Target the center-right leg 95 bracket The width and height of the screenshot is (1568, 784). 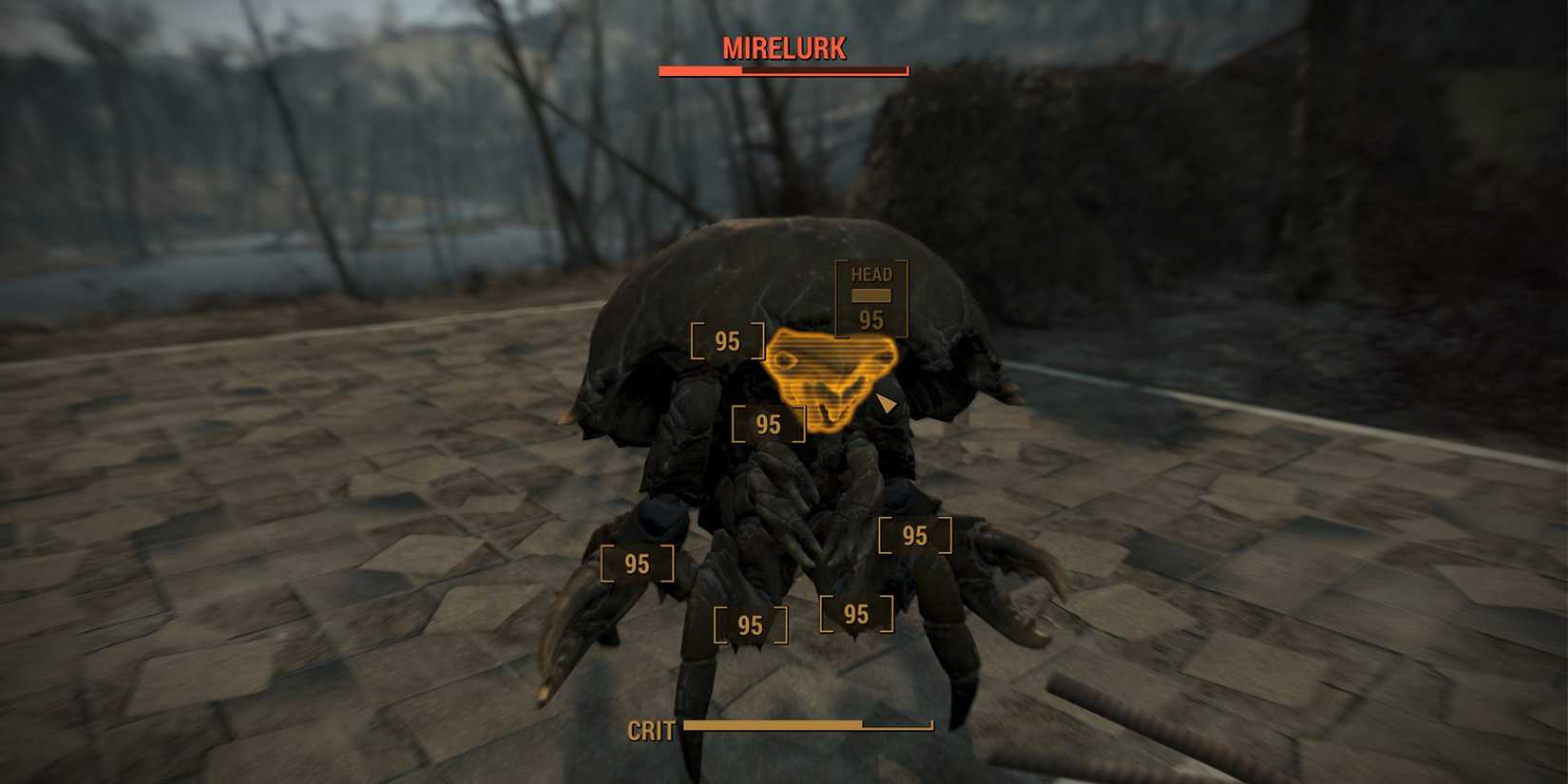pyautogui.click(x=855, y=613)
